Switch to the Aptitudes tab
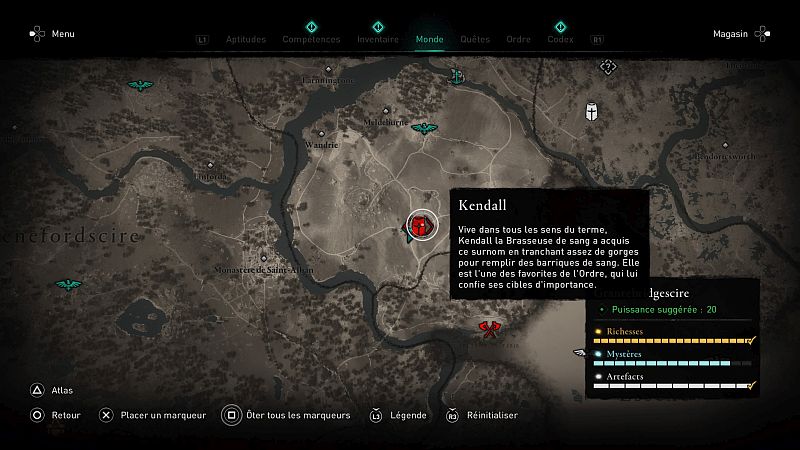 point(245,39)
